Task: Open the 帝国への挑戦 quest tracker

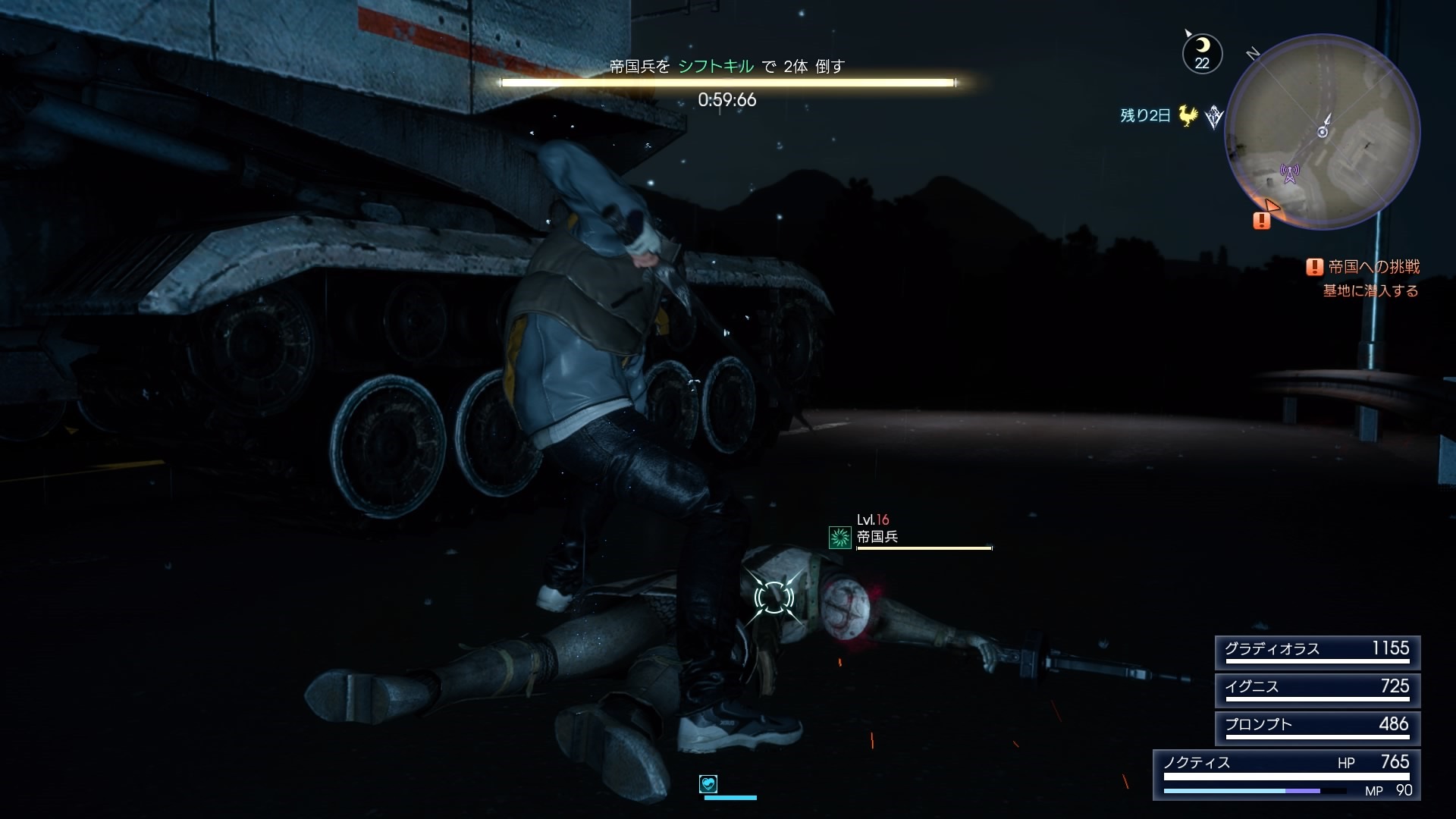Action: pos(1364,267)
